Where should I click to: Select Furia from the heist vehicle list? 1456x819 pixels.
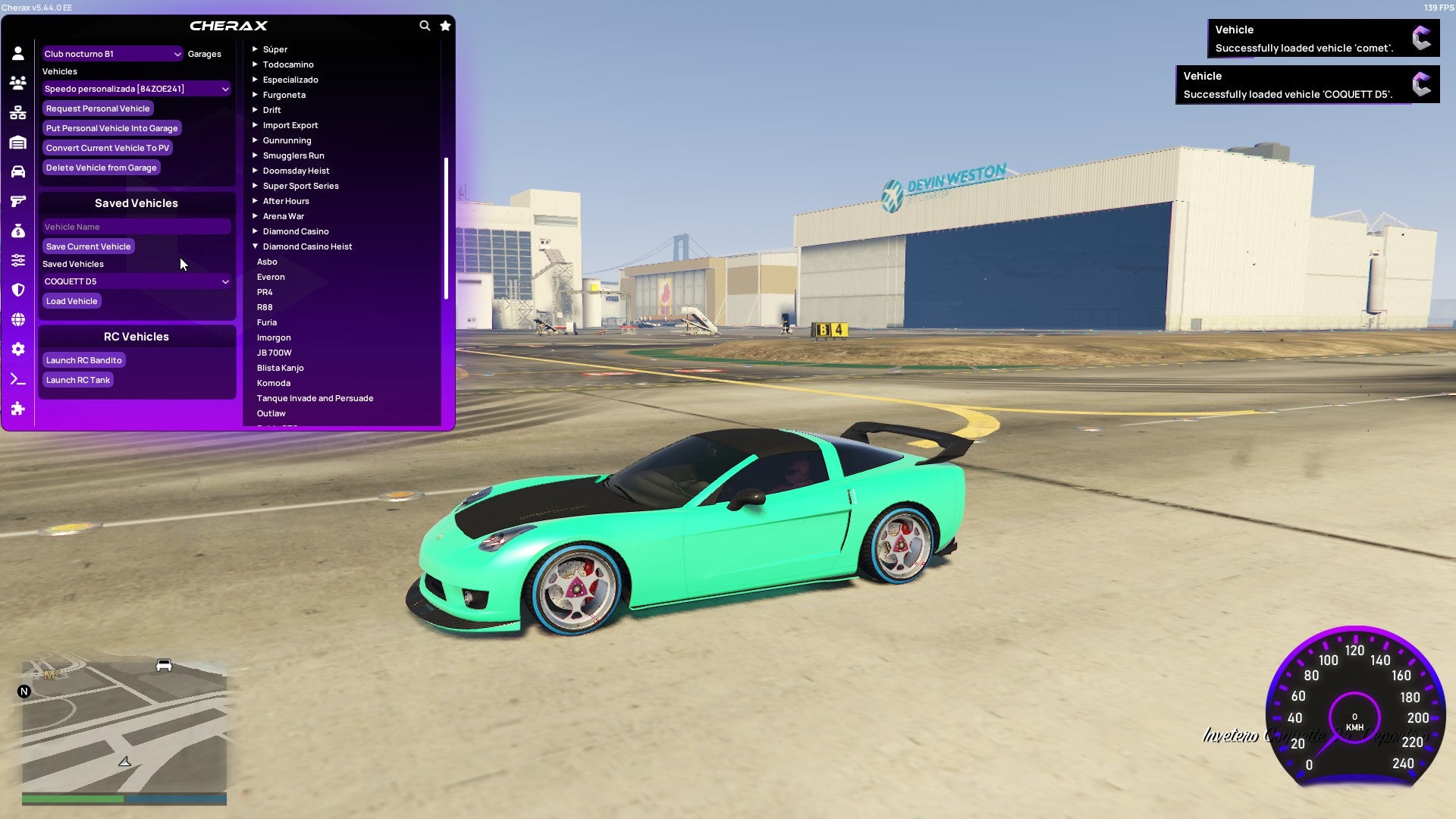(x=267, y=322)
